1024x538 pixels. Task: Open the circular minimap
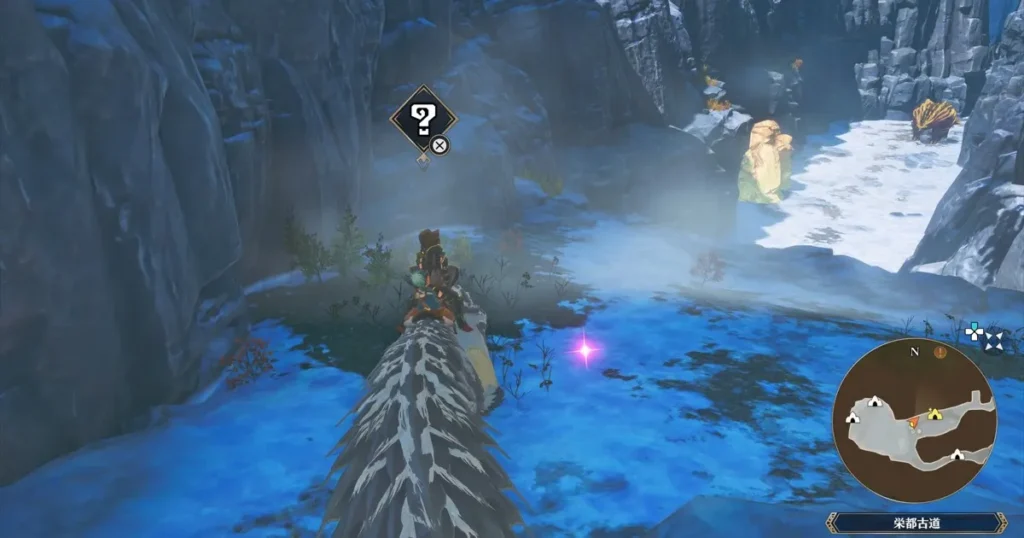pos(915,420)
